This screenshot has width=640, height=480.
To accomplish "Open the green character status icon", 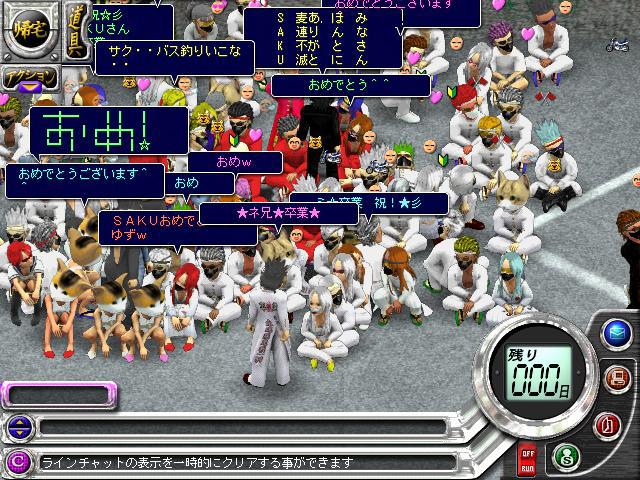I will pos(565,454).
